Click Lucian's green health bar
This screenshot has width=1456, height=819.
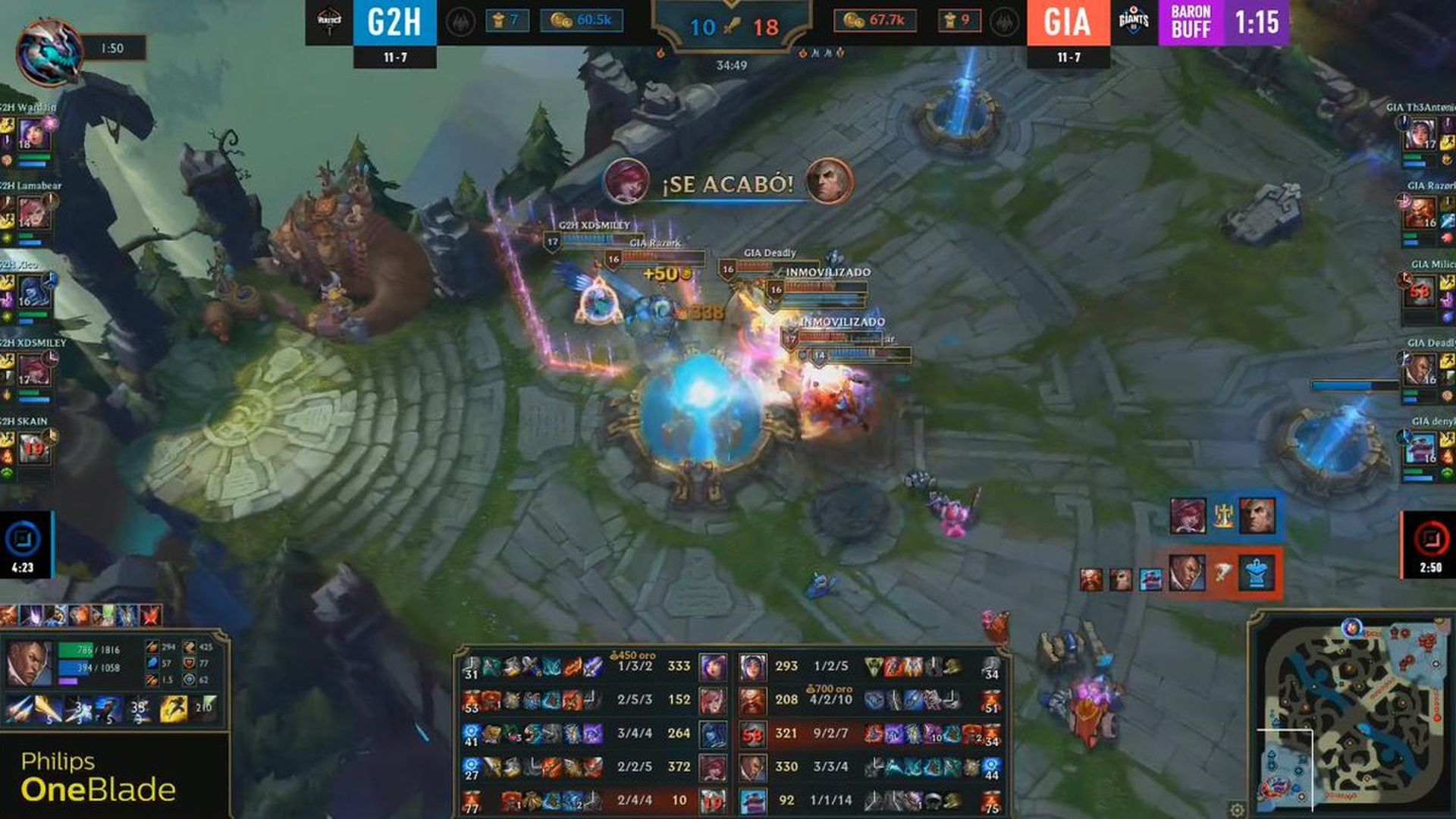point(76,651)
